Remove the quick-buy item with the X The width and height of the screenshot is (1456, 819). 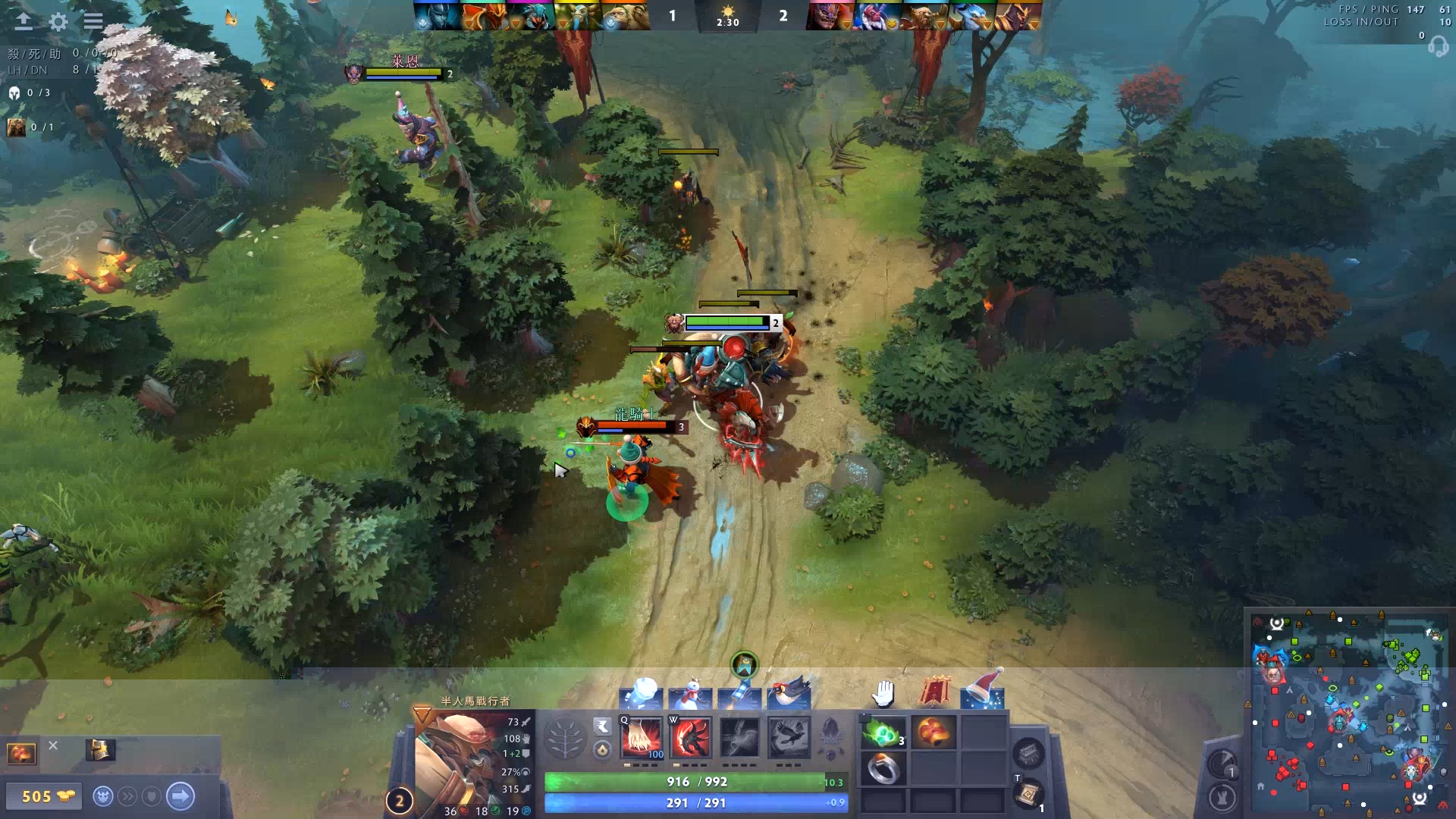tap(53, 745)
